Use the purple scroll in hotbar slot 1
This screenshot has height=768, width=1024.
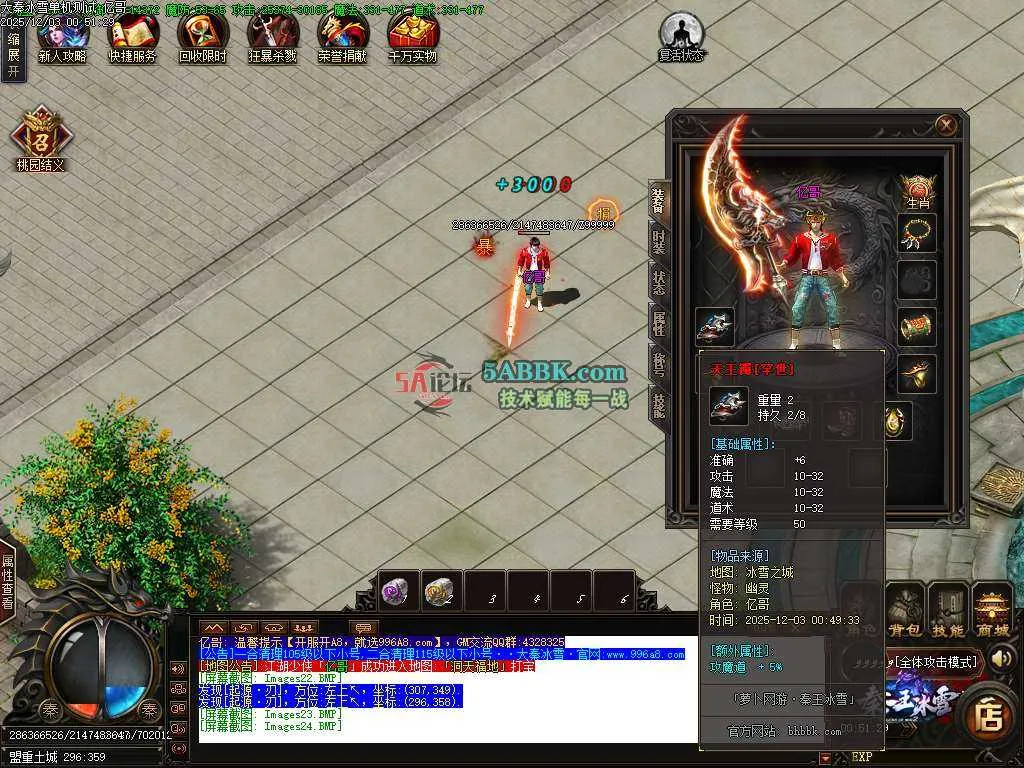397,592
